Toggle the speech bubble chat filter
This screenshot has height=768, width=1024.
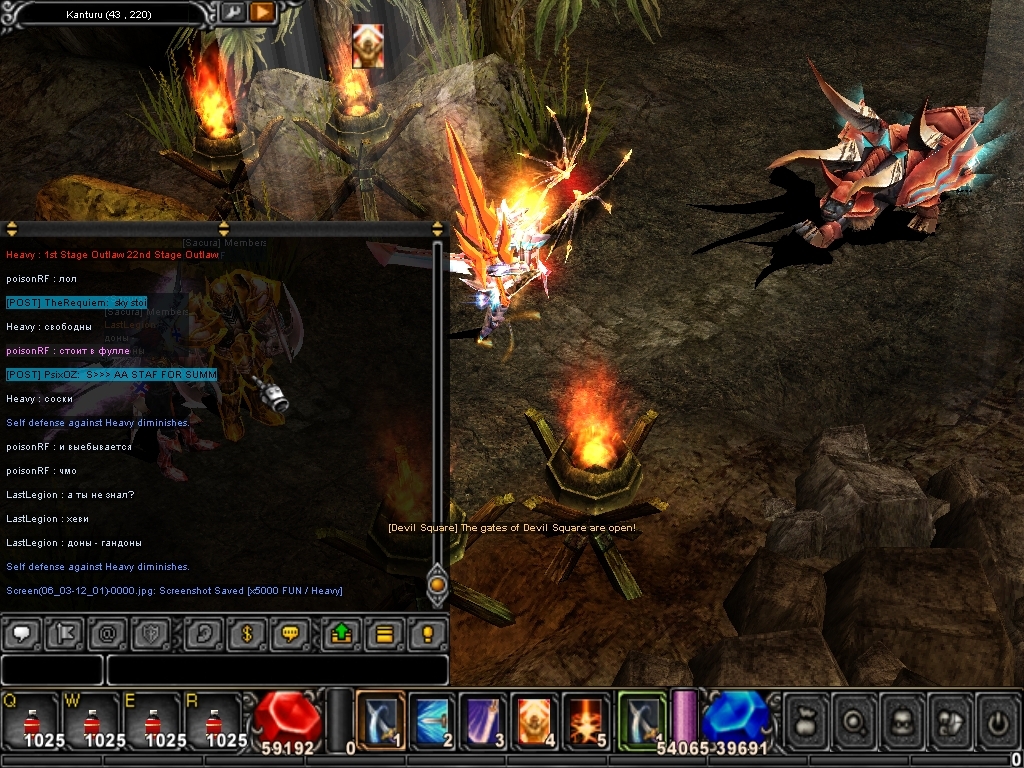tap(22, 634)
